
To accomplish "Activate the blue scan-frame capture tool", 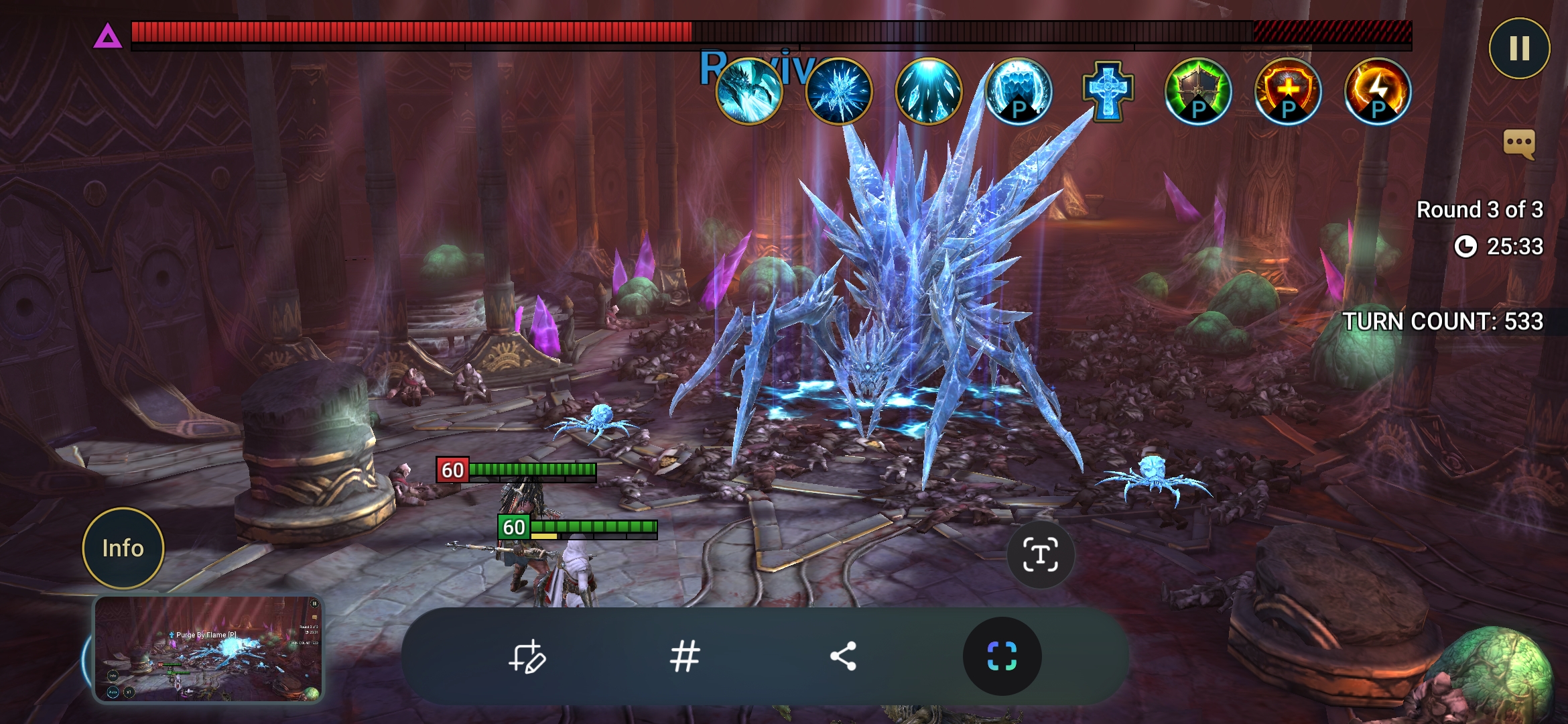I will (1002, 656).
